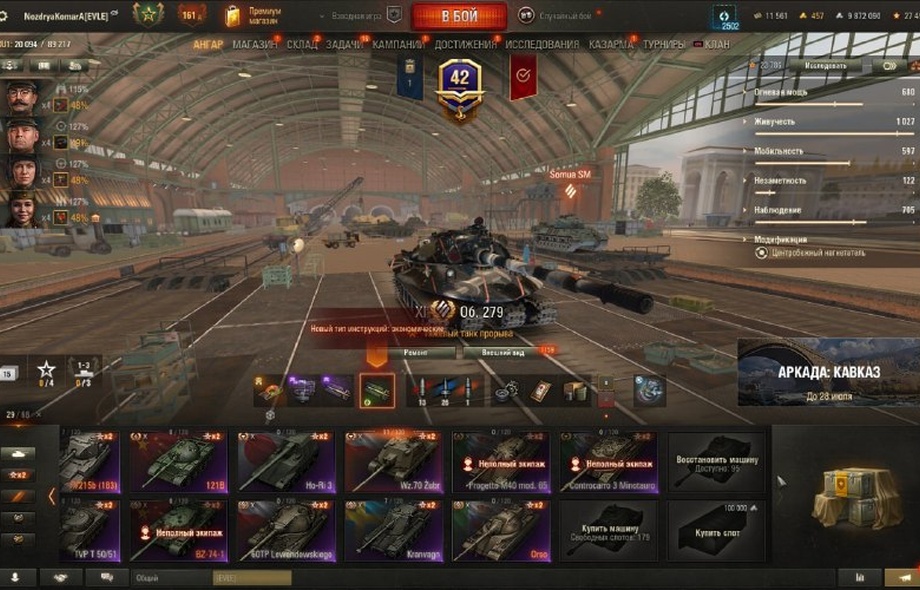Go to the ЗАДАЧИ tab

(345, 45)
